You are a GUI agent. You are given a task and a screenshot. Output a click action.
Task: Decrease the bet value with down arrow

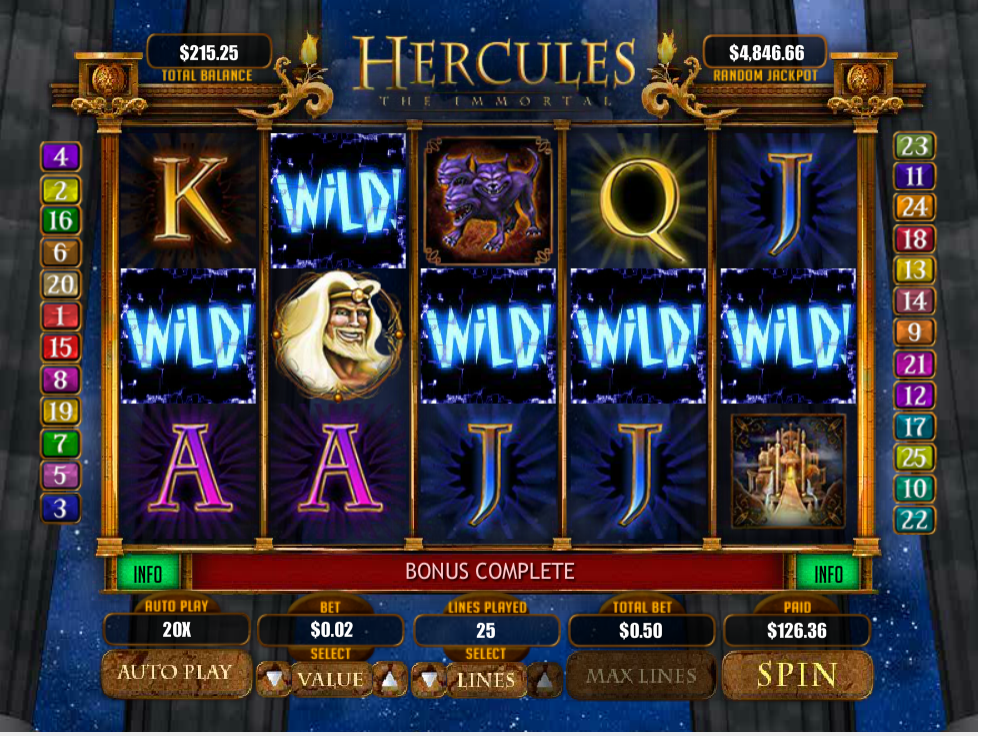click(273, 680)
